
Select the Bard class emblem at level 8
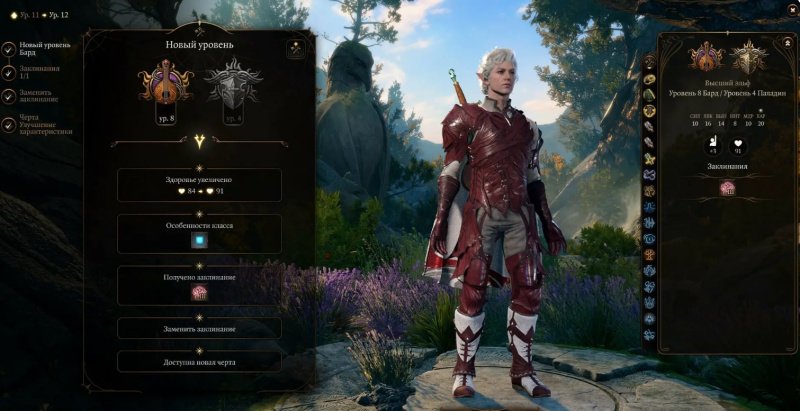pos(165,83)
